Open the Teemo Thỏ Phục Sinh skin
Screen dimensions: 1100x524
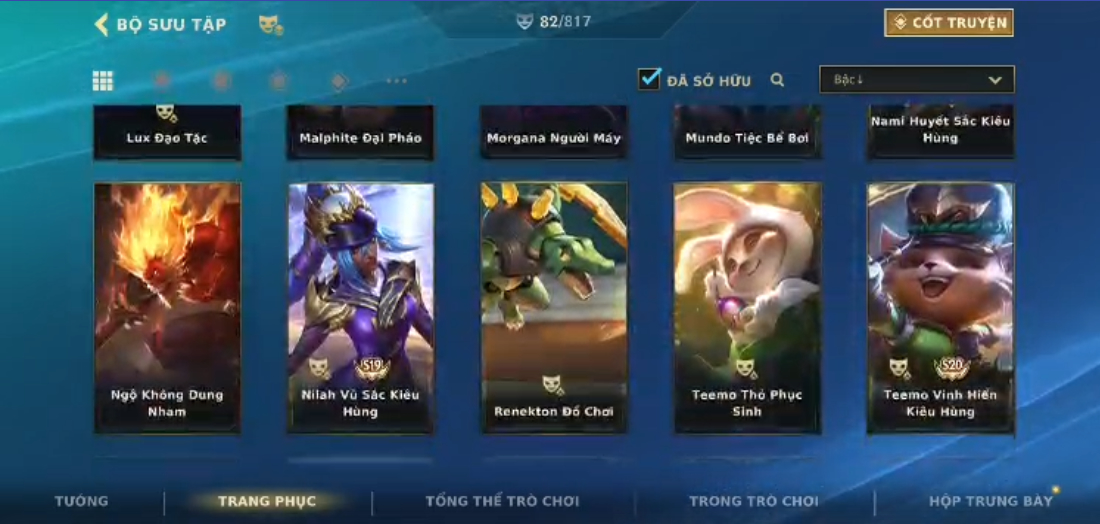(747, 307)
